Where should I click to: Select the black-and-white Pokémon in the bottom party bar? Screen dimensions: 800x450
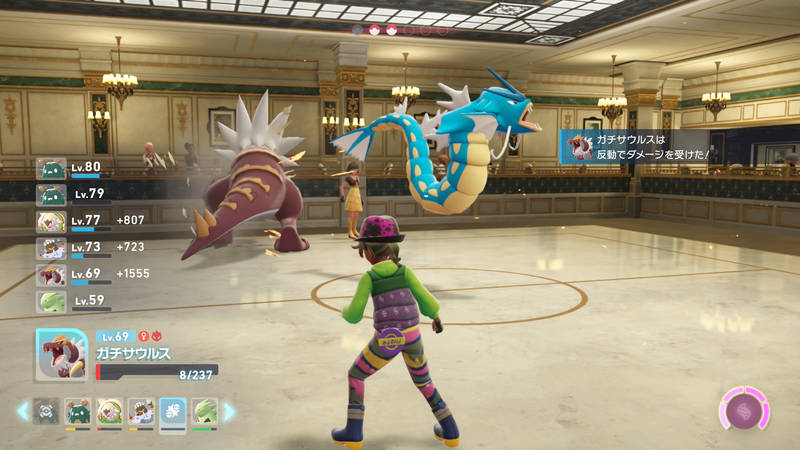(x=141, y=411)
